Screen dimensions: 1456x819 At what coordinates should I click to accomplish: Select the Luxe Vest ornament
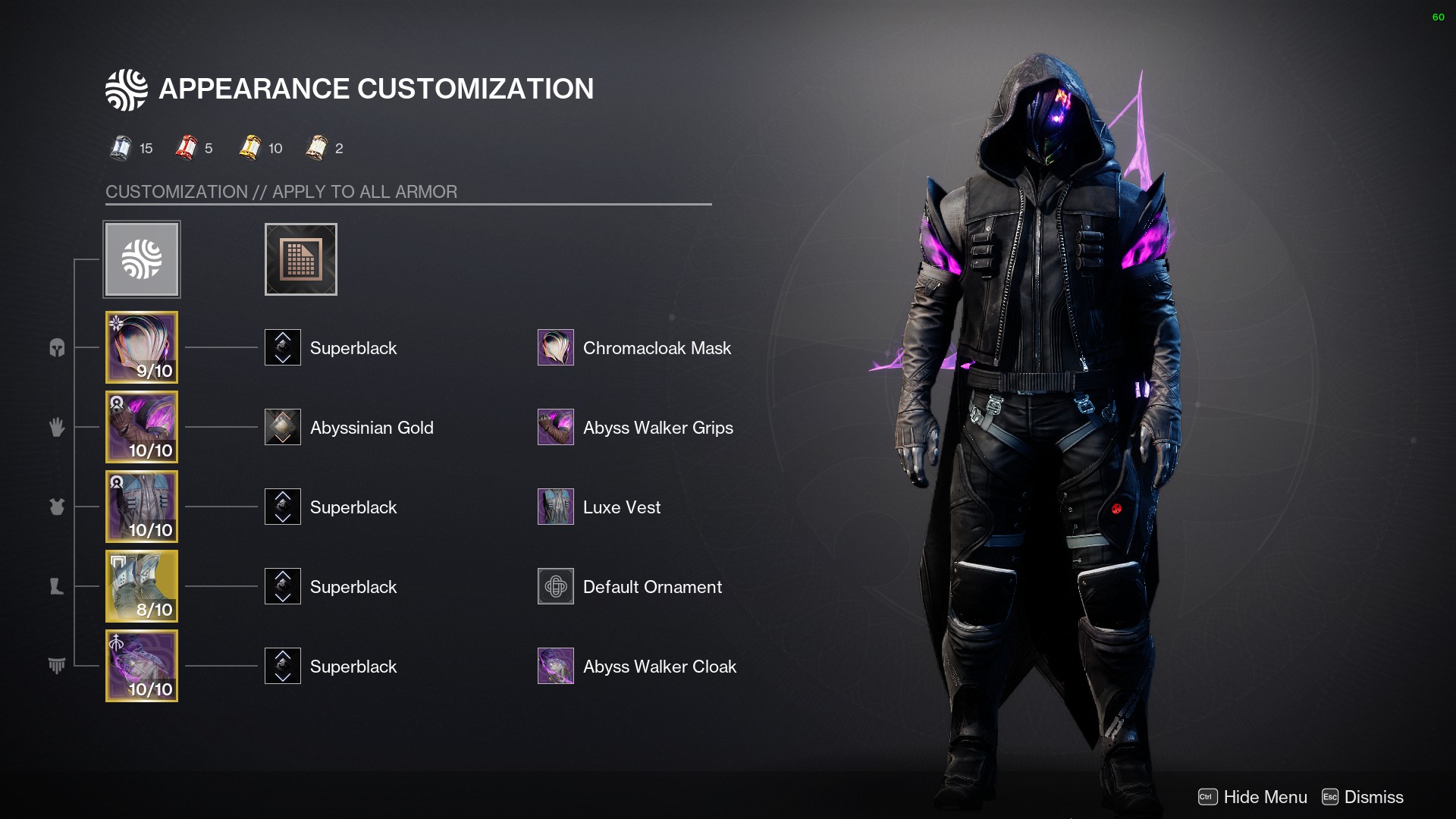tap(556, 507)
